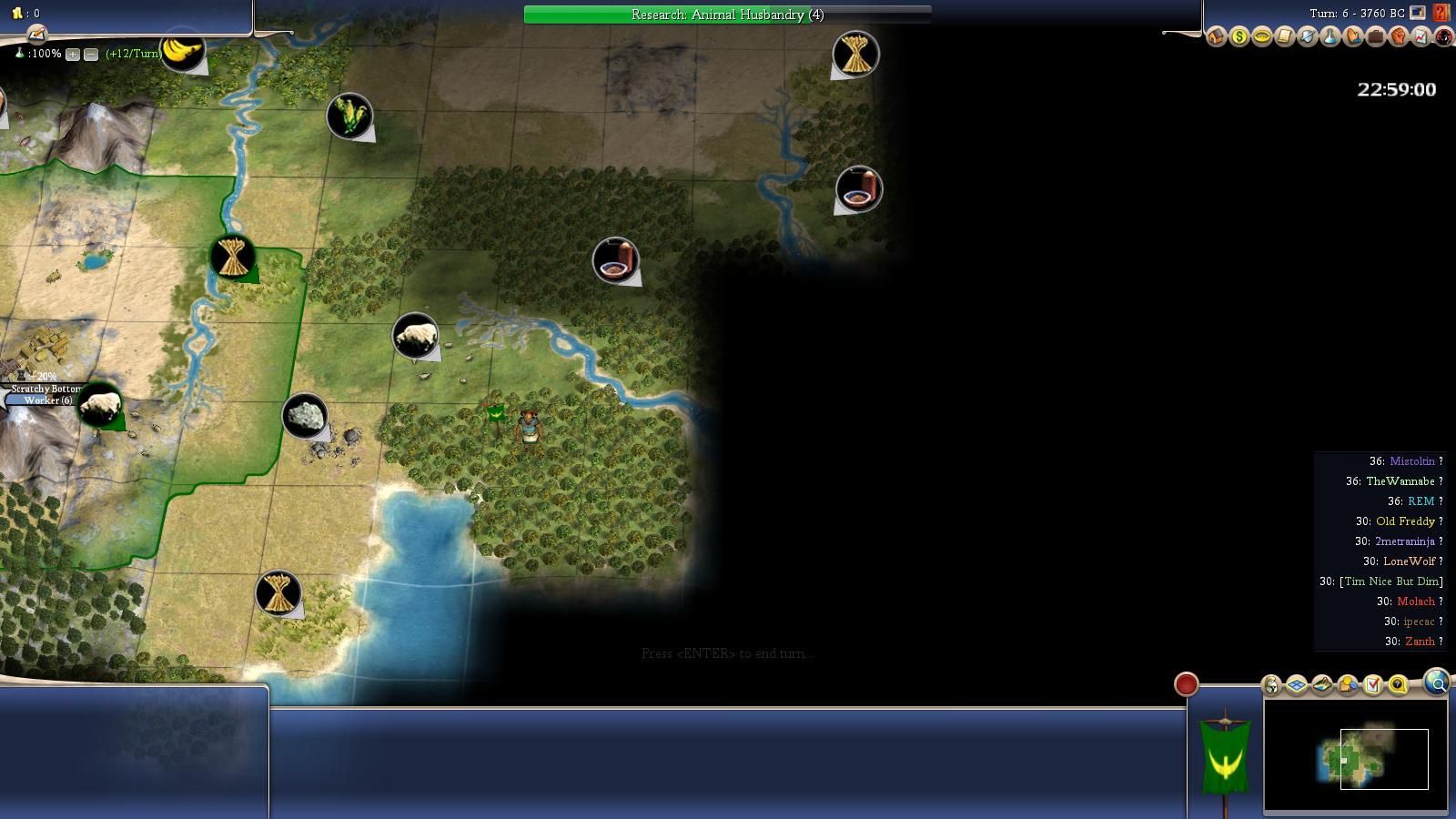Toggle resource display yellow question bubble
The width and height of the screenshot is (1456, 819).
click(1398, 684)
